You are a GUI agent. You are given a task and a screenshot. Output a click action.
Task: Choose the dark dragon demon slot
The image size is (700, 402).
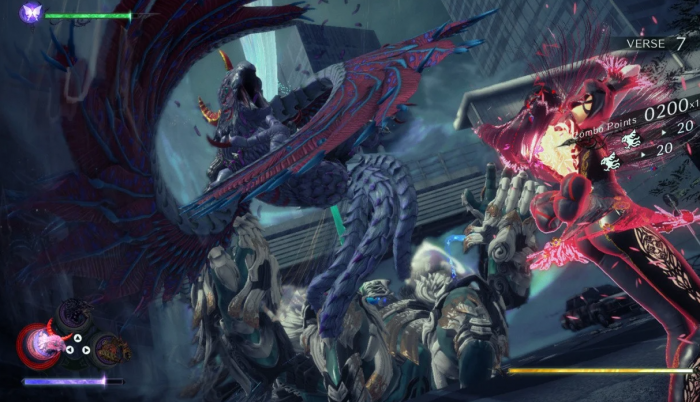[73, 318]
